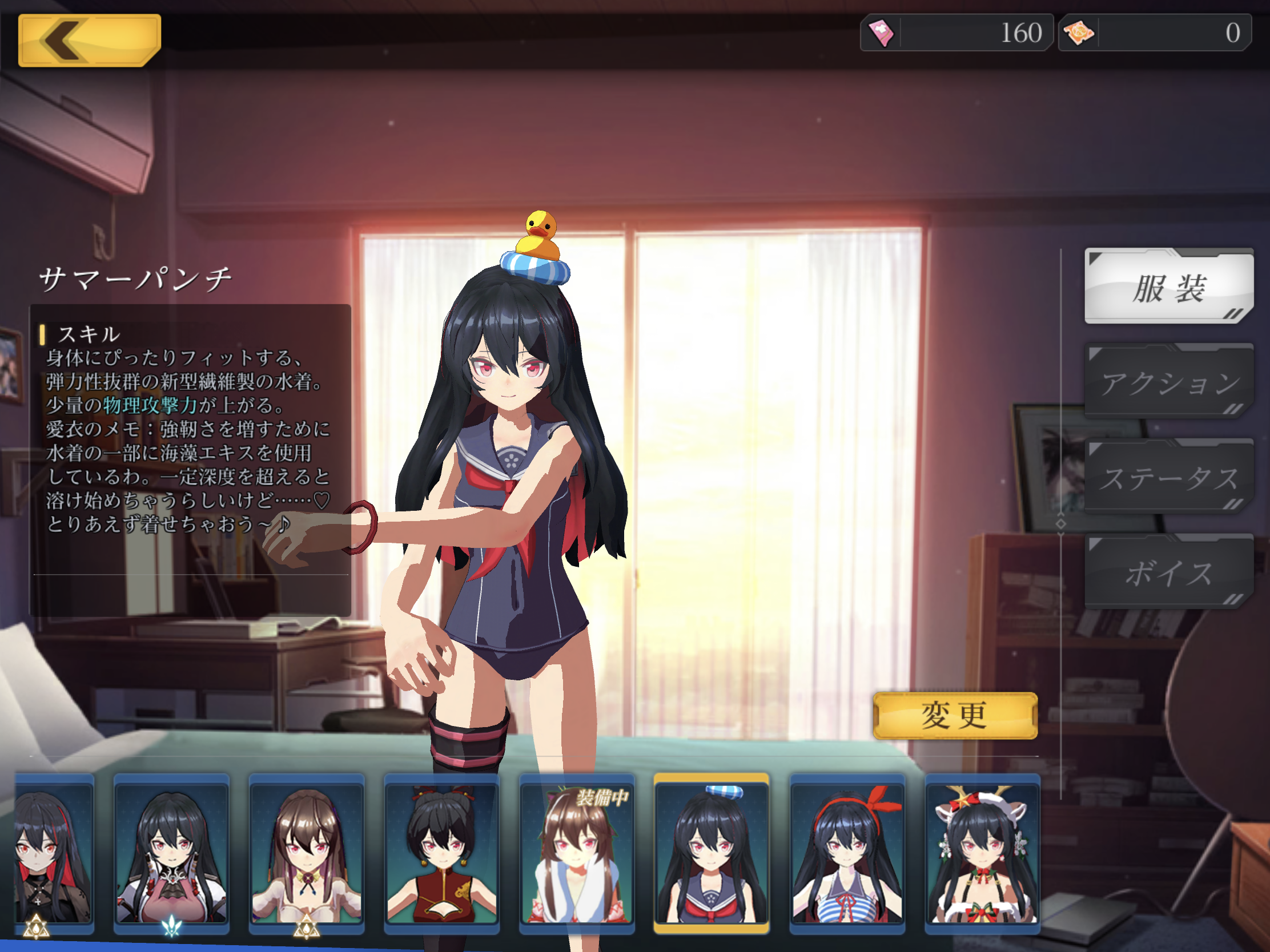
Task: Choose the red cheongsam outfit thumbnail
Action: pyautogui.click(x=441, y=853)
